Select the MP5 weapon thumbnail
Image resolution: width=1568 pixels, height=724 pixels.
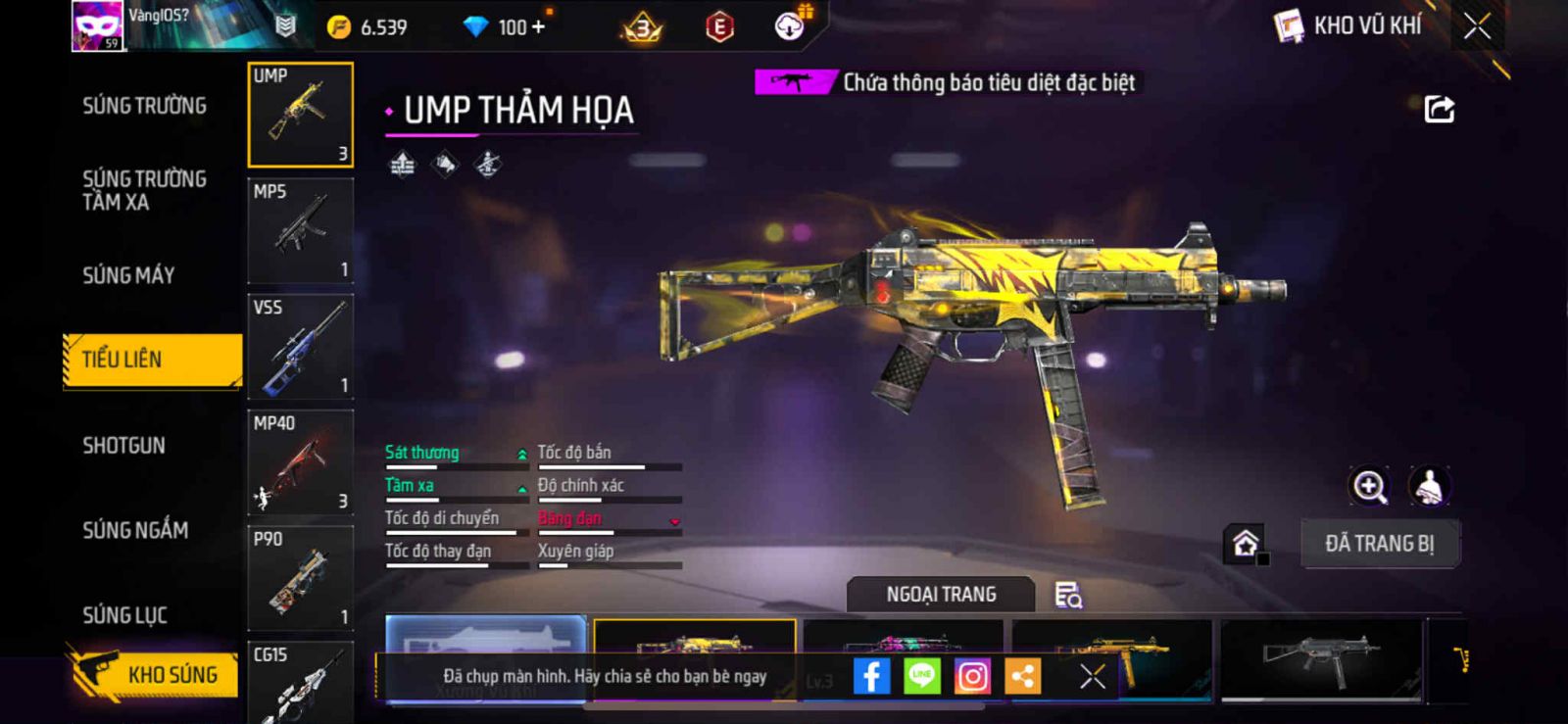[x=300, y=231]
